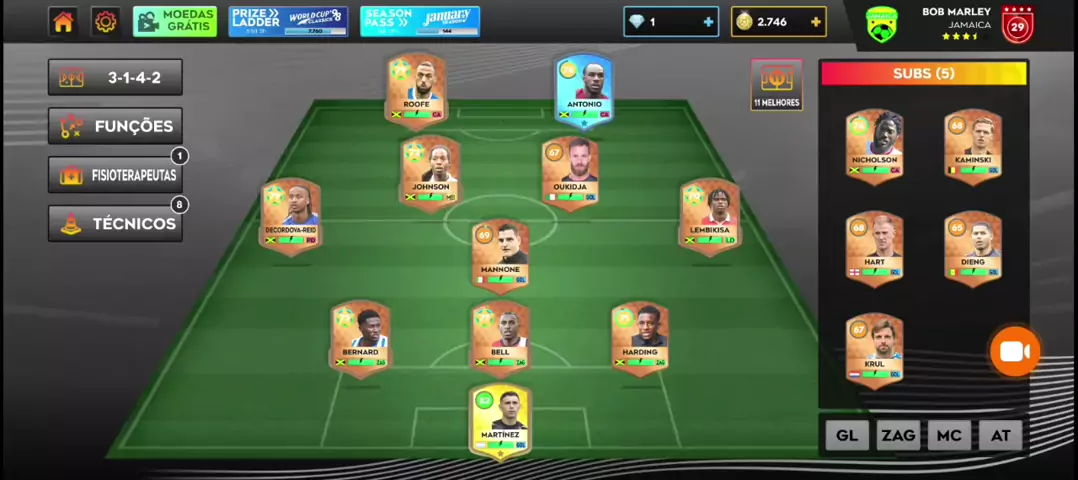Select goalkeeper Martínez card
The image size is (1078, 480).
tap(500, 422)
